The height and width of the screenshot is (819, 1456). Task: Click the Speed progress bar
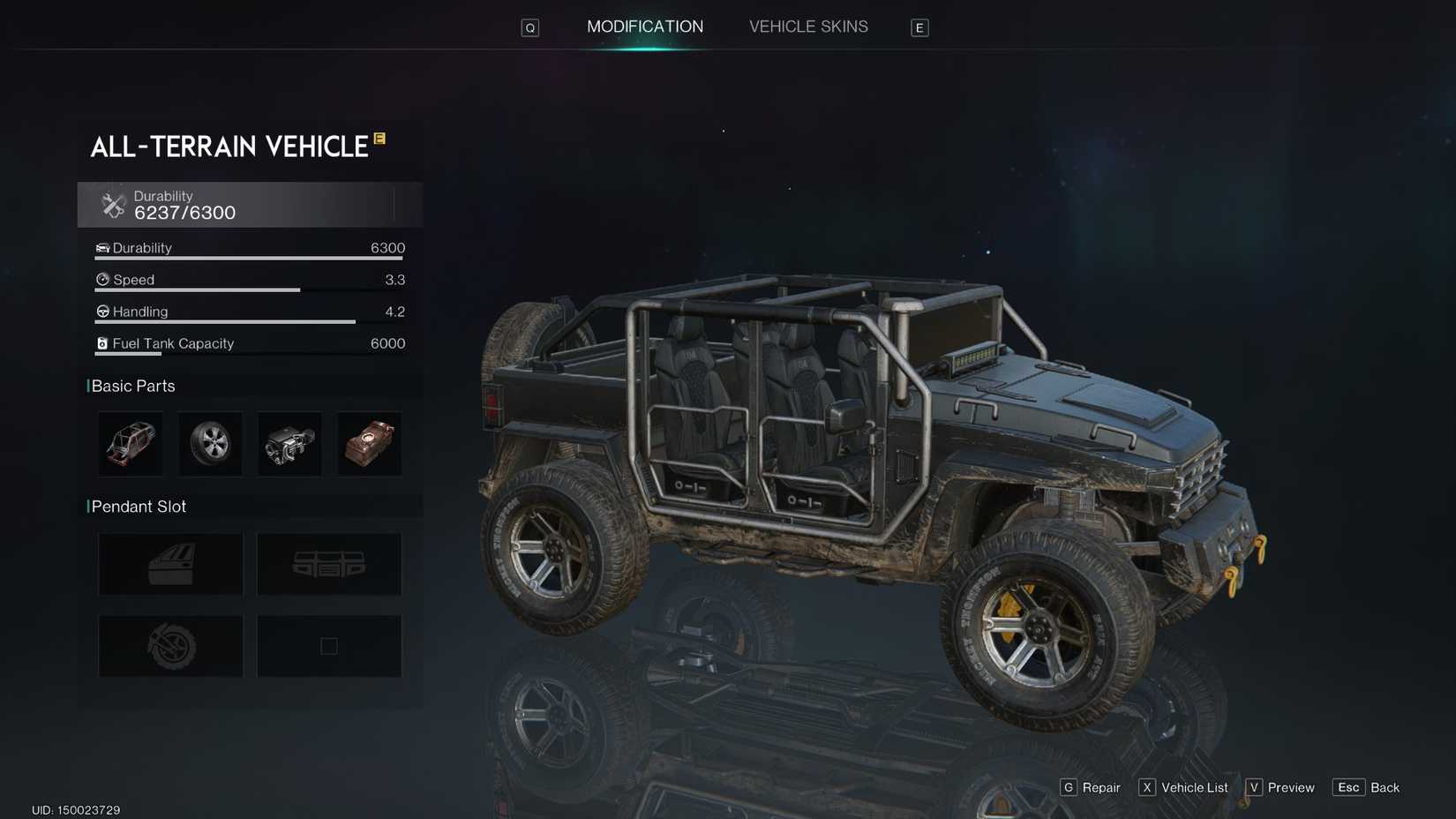[x=198, y=289]
